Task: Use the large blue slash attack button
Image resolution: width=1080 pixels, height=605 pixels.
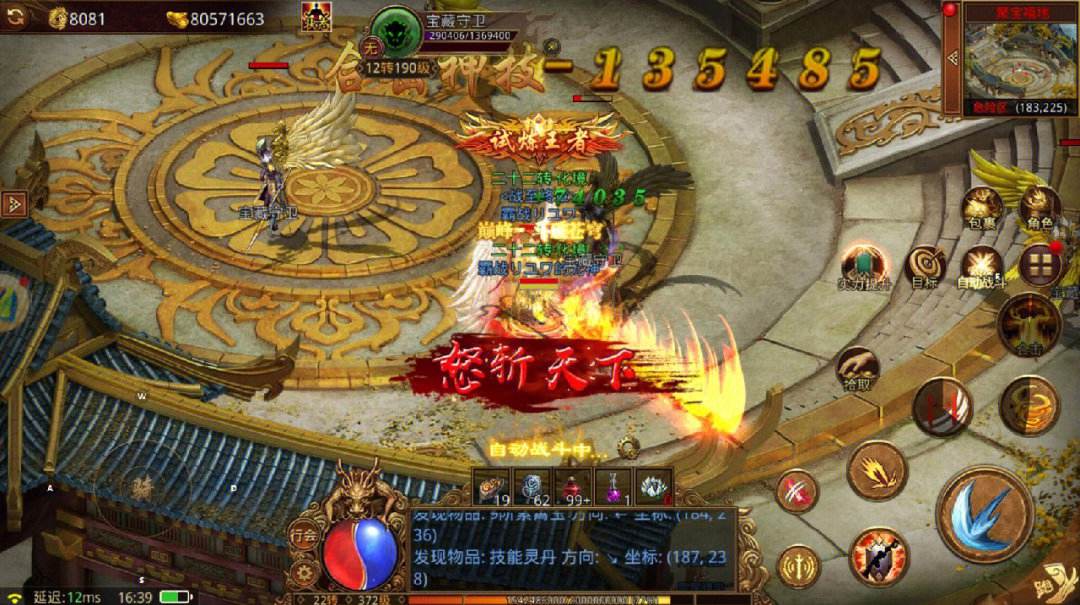Action: (984, 513)
